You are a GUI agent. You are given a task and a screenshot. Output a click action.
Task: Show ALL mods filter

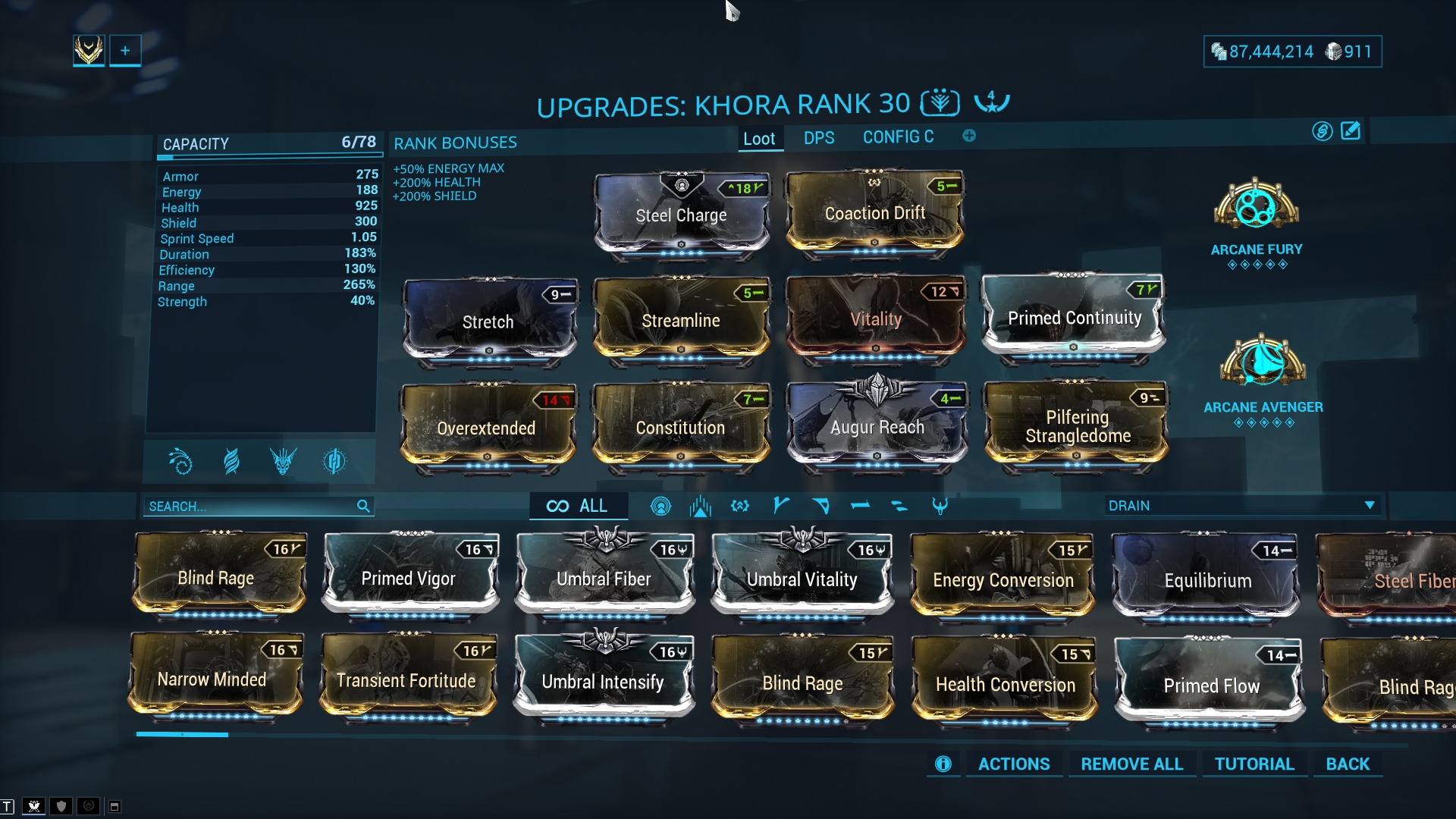coord(578,507)
